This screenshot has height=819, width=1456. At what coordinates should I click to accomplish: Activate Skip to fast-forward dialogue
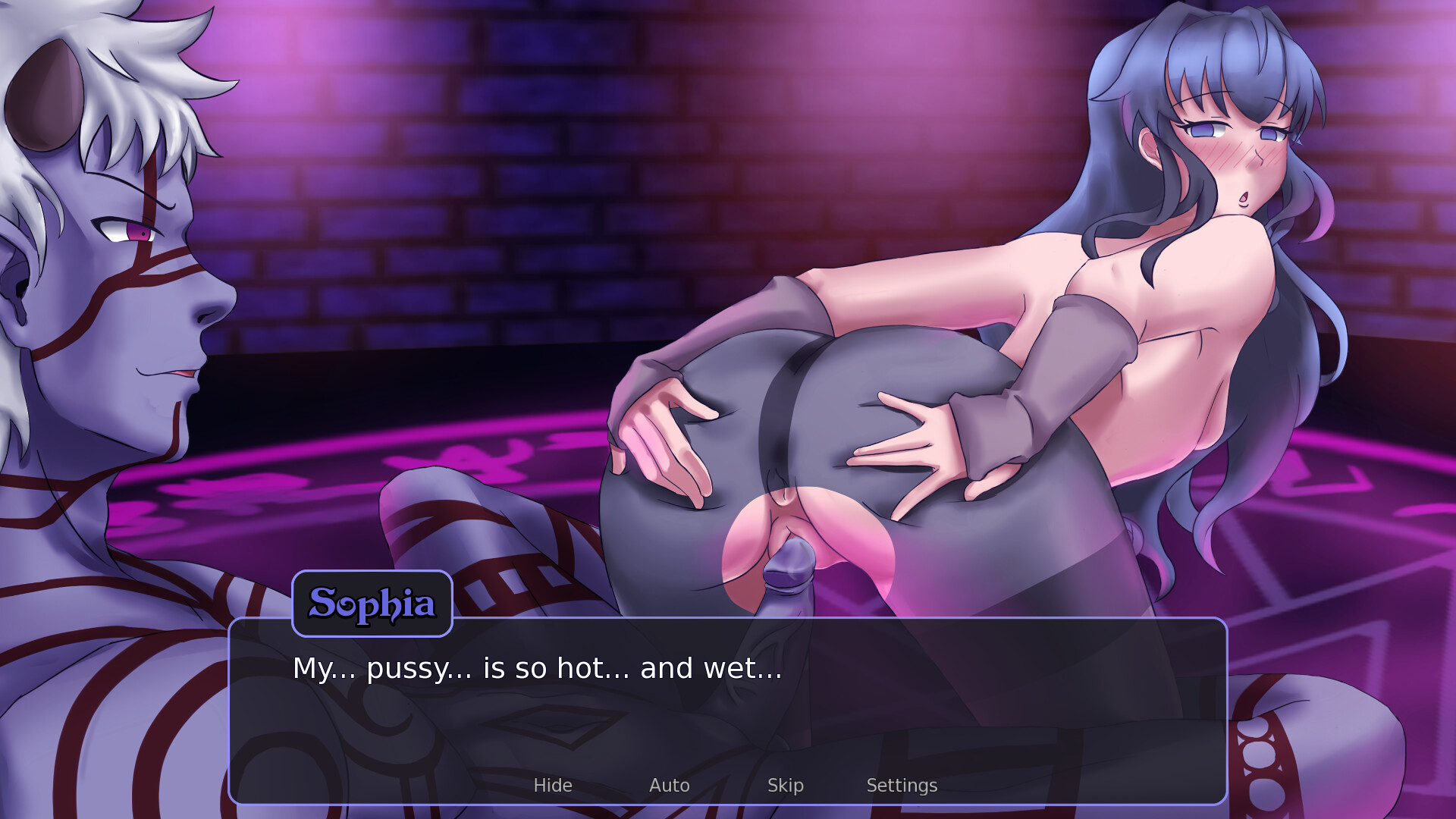tap(786, 785)
